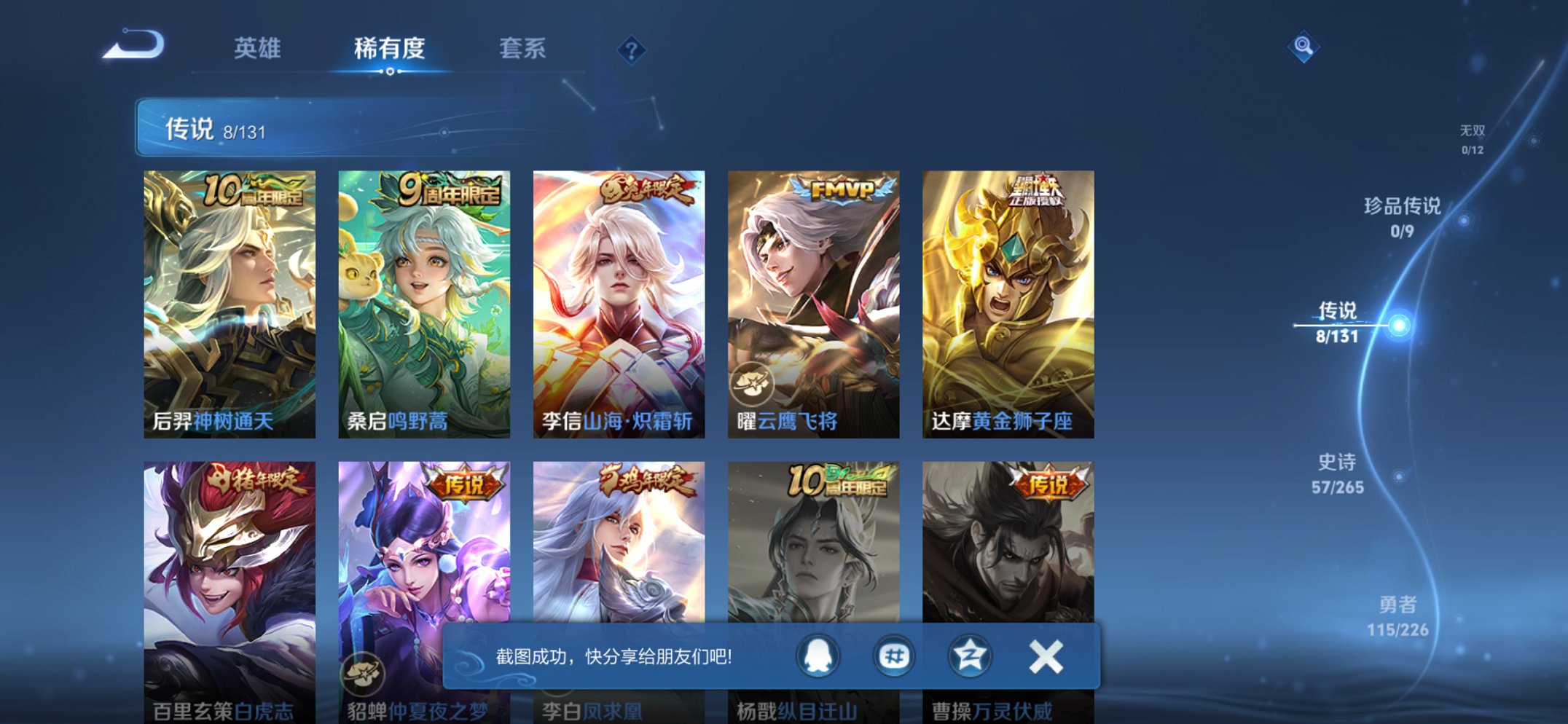1568x724 pixels.
Task: Share screenshot via the QQ penguin icon
Action: click(x=818, y=656)
